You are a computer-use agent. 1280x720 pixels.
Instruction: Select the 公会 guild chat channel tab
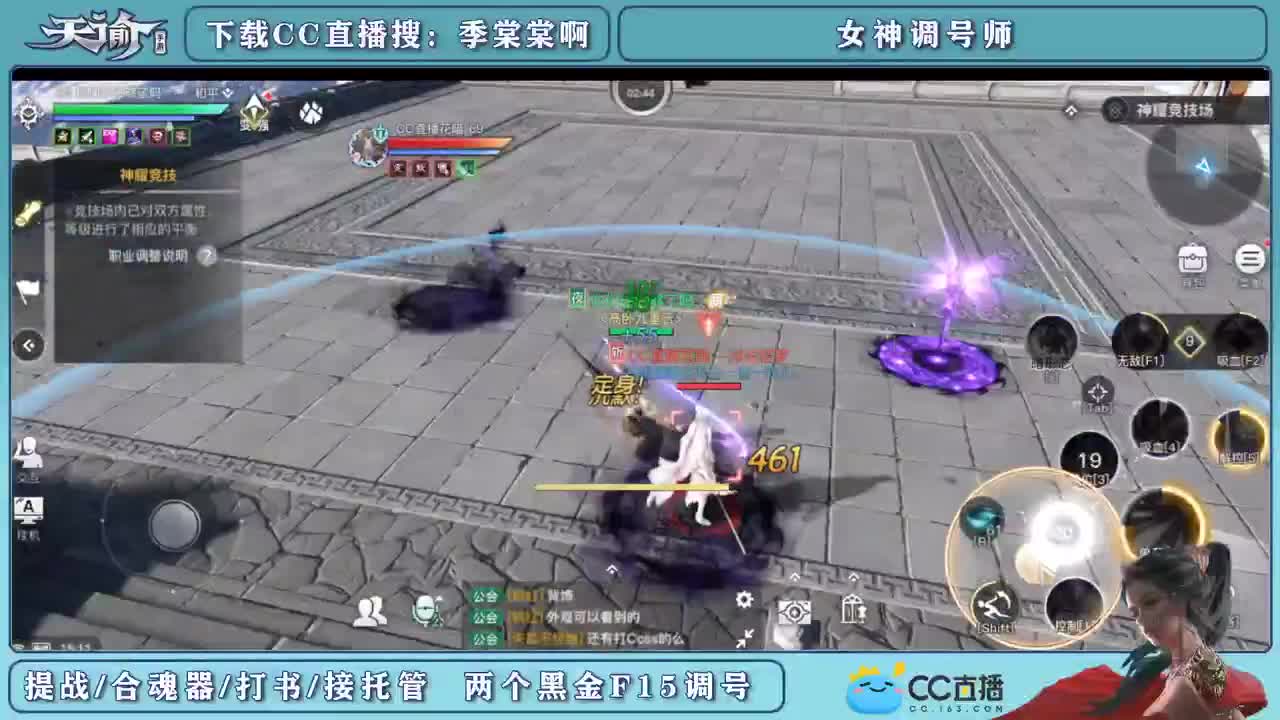point(484,595)
